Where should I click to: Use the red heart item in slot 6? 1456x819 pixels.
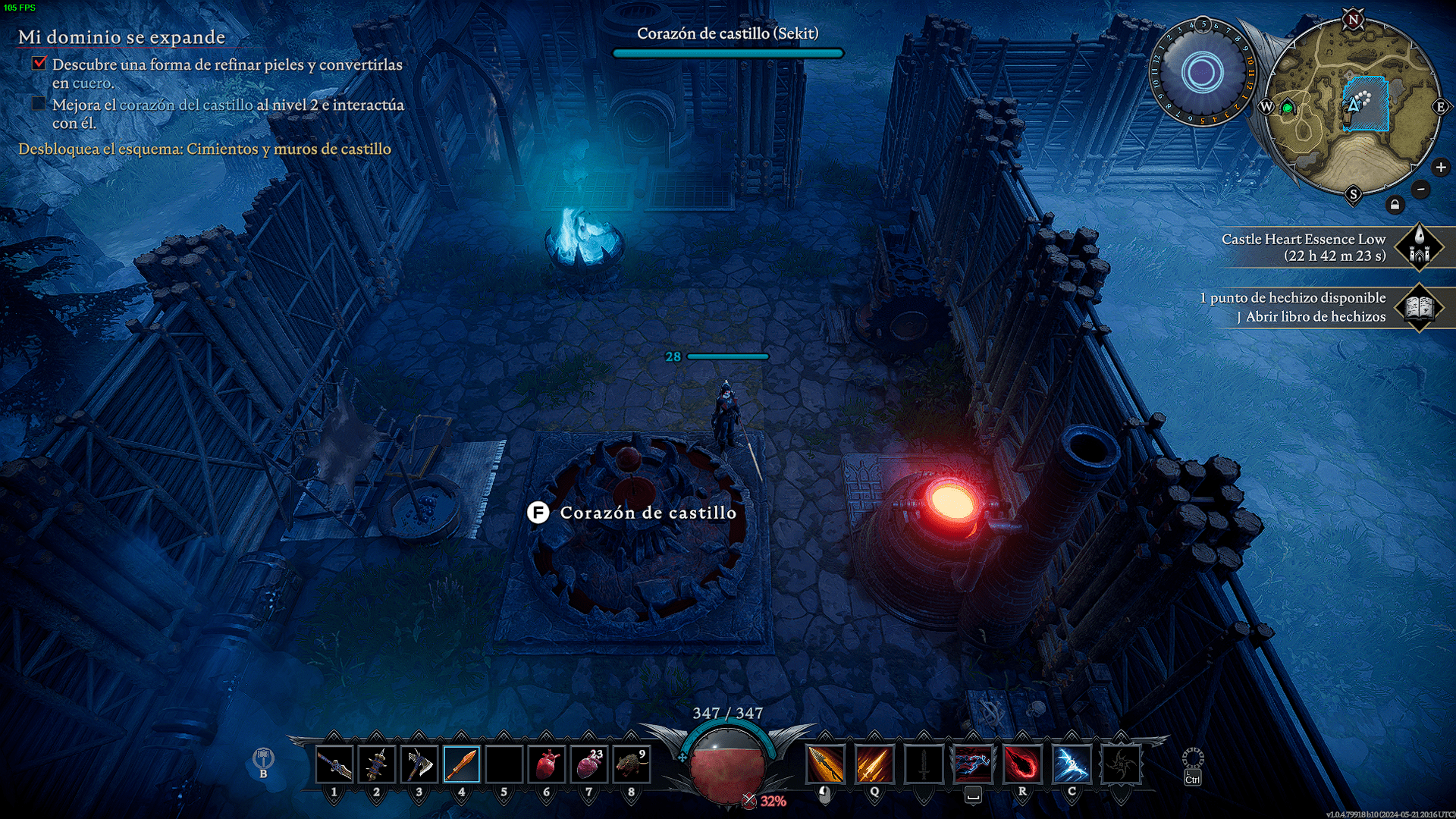coord(547,764)
